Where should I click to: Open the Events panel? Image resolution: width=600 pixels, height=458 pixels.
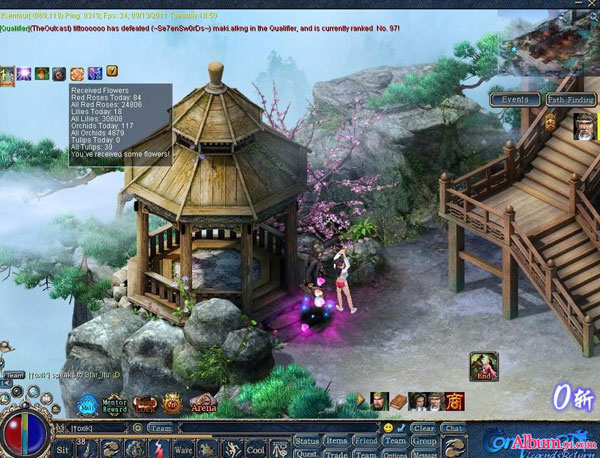(516, 100)
